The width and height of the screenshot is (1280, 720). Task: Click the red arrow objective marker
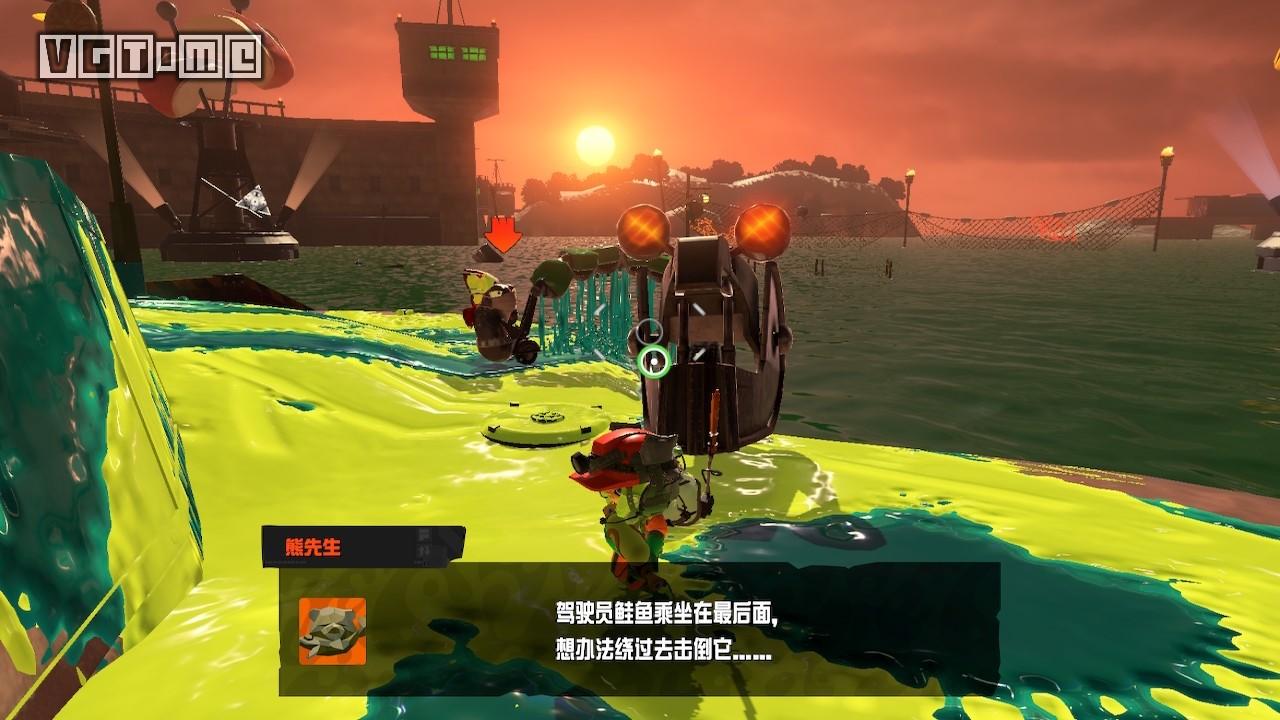(x=503, y=236)
